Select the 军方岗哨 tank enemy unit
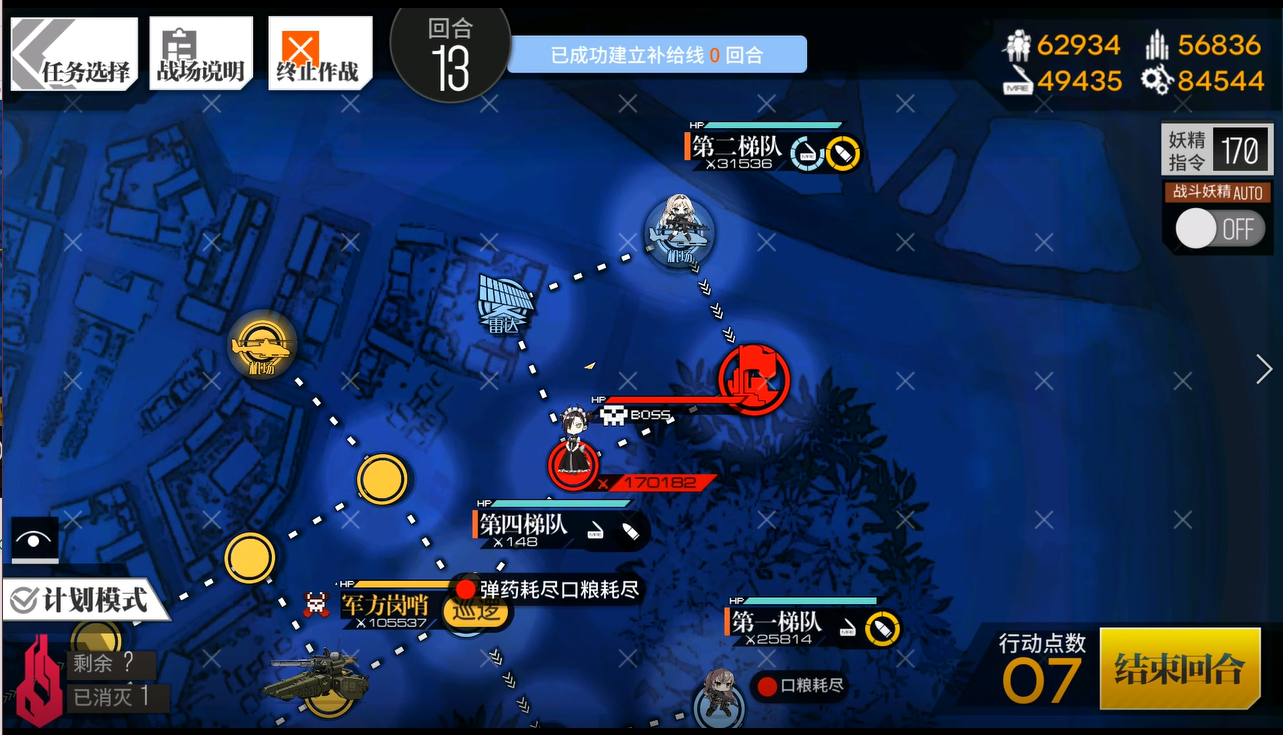 (316, 680)
